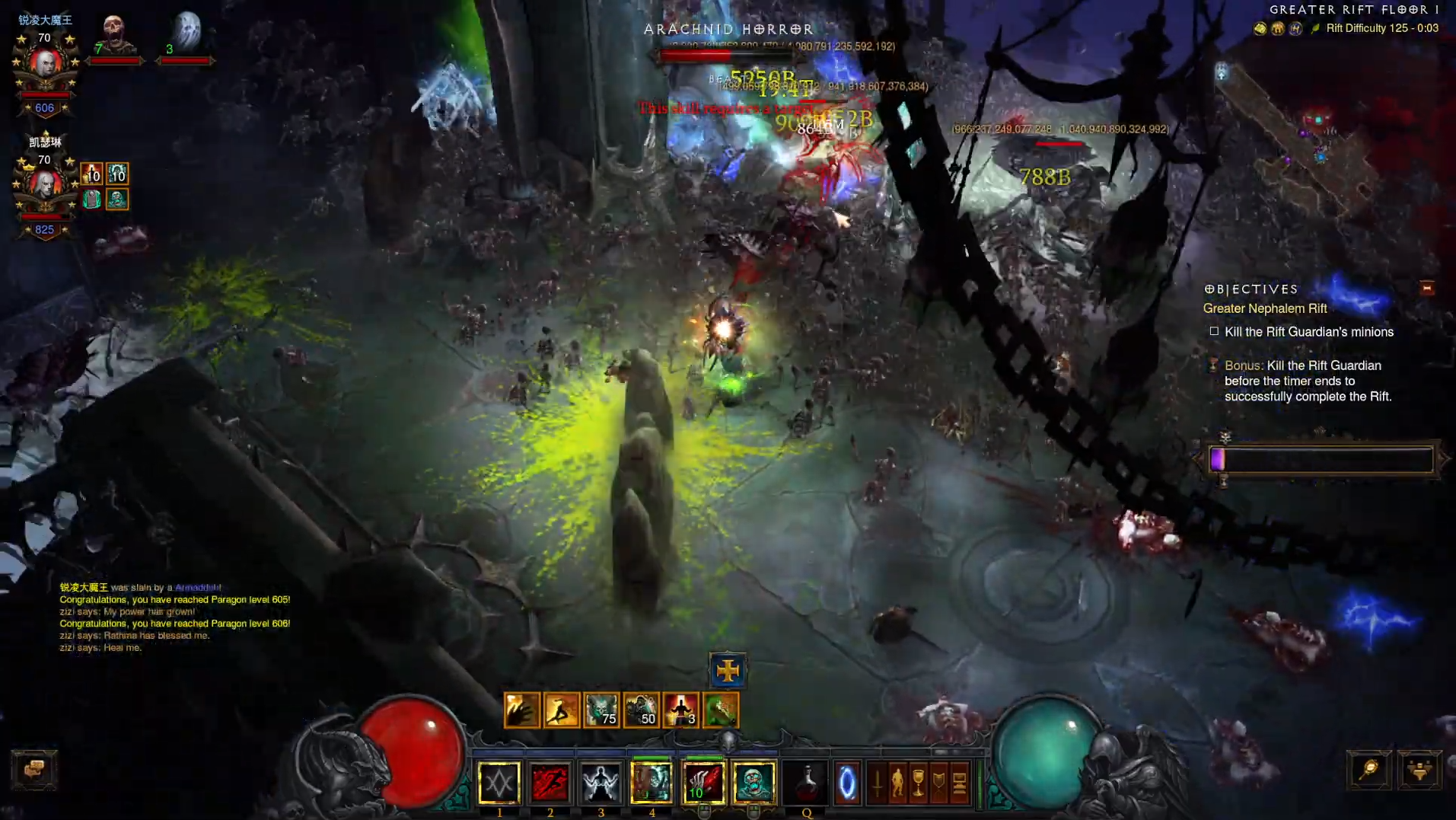This screenshot has height=820, width=1456.
Task: Select the Greater Nephalem Rift objective title
Action: [x=1265, y=308]
